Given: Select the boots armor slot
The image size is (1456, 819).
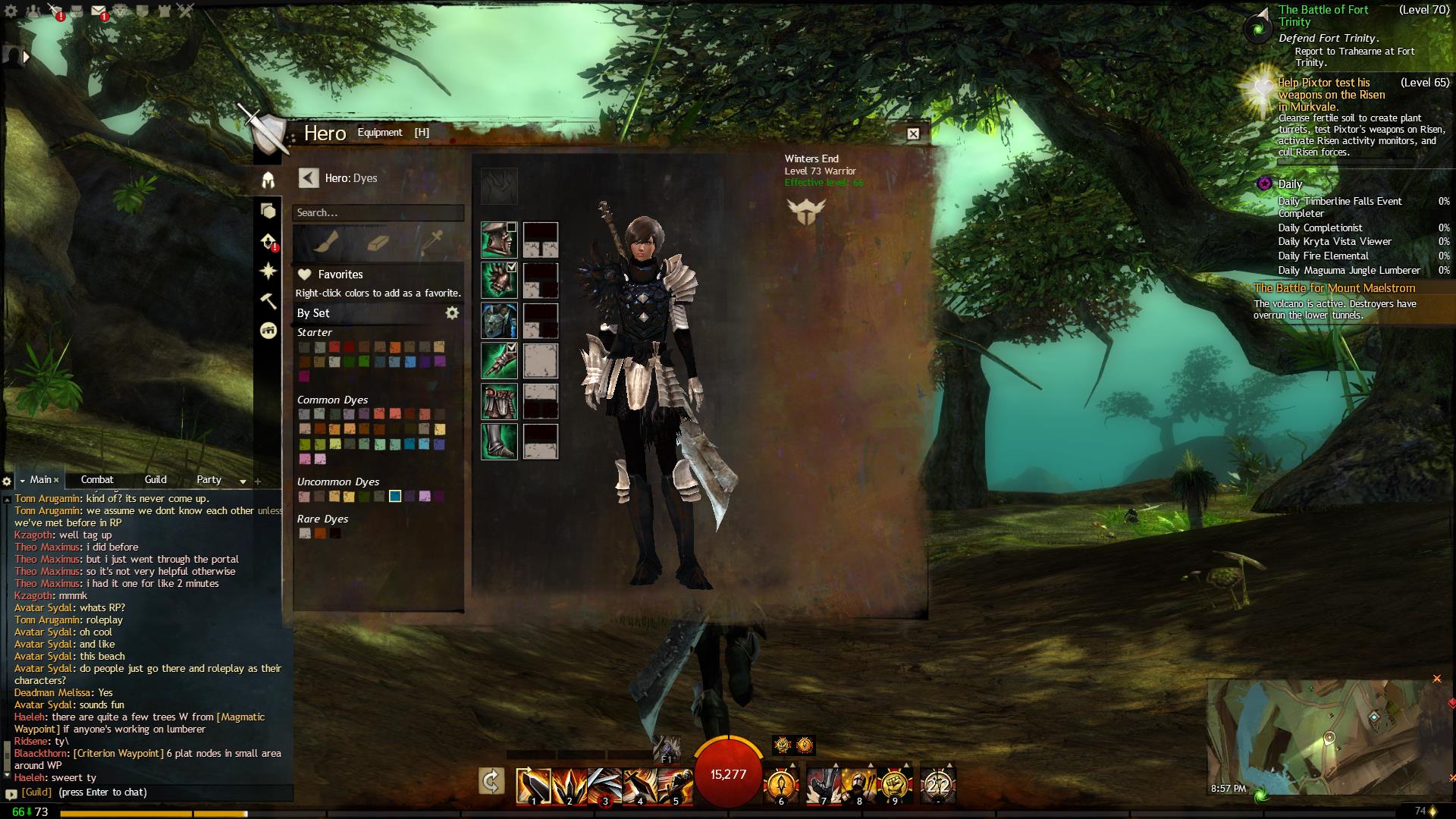Looking at the screenshot, I should pos(499,441).
